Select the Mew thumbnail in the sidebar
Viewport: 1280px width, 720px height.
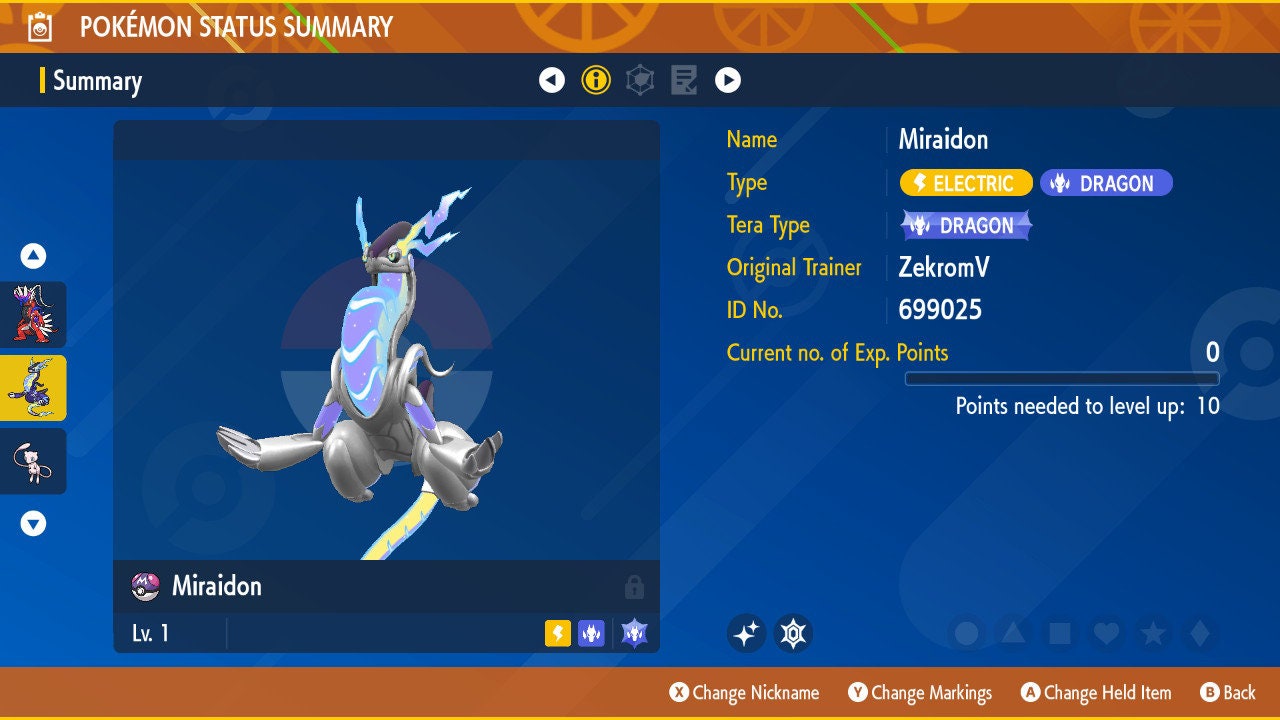[33, 461]
